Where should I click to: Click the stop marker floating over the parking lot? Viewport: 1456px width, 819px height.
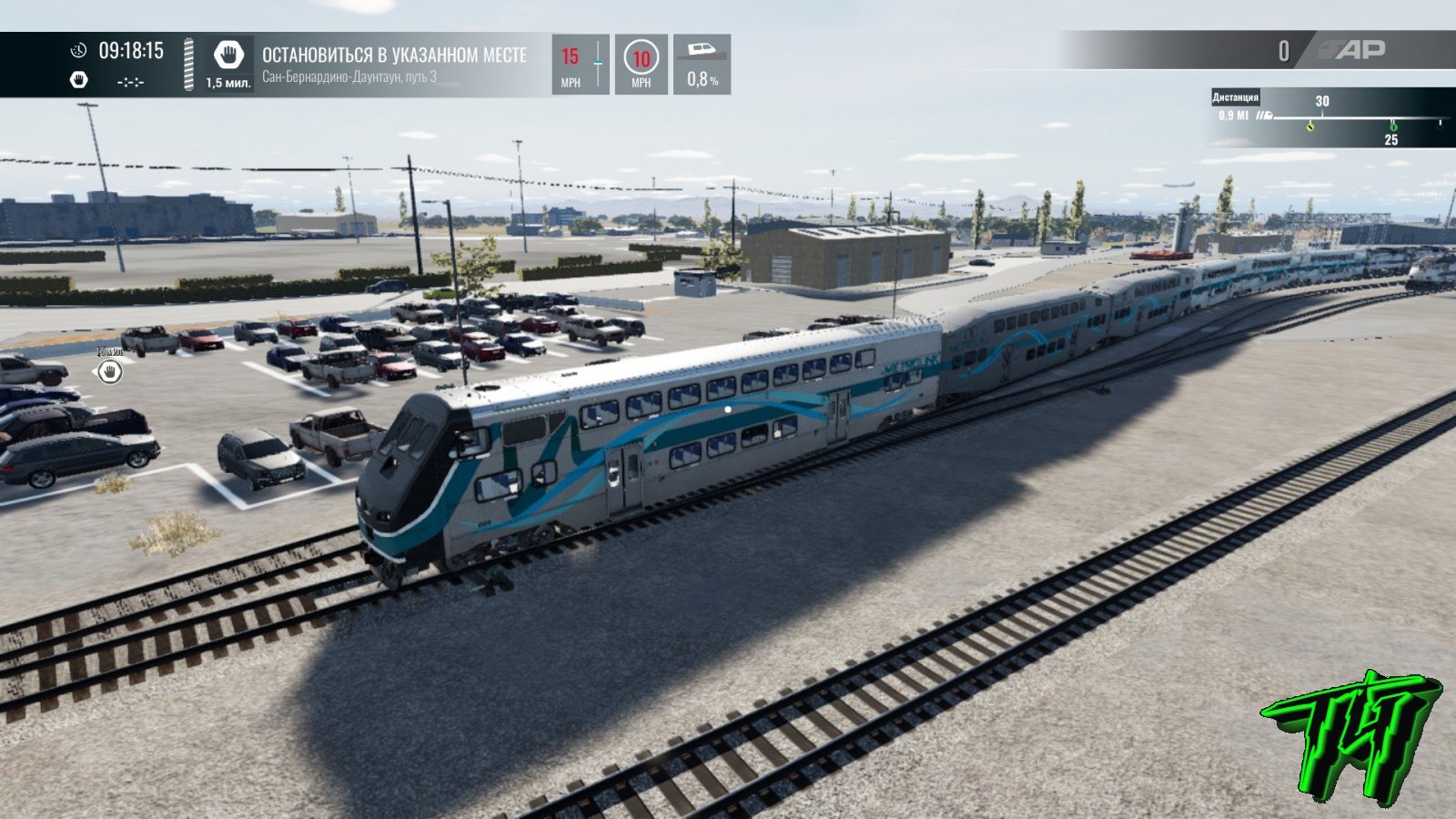(110, 371)
